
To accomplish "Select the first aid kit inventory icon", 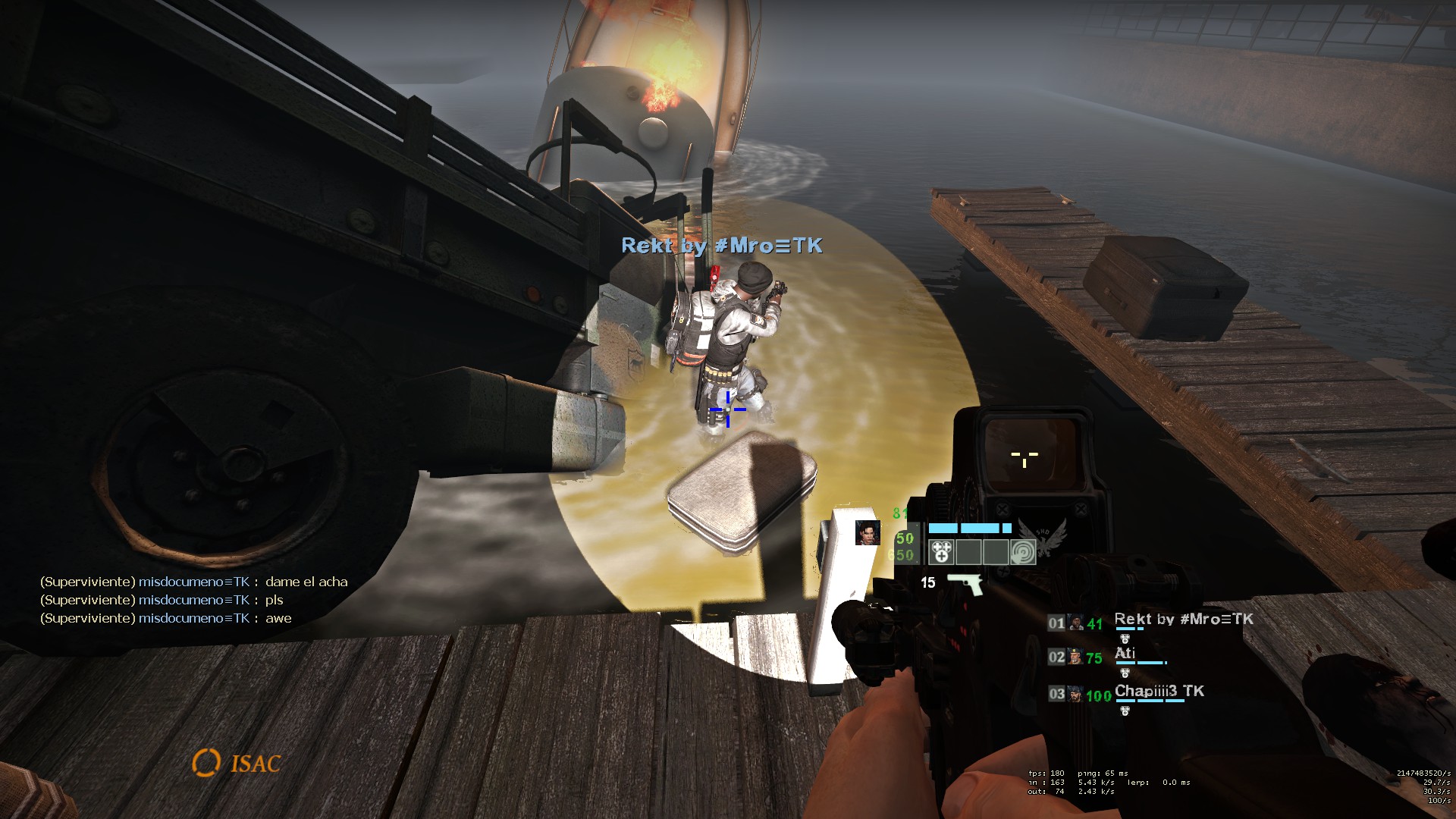I will coord(942,554).
